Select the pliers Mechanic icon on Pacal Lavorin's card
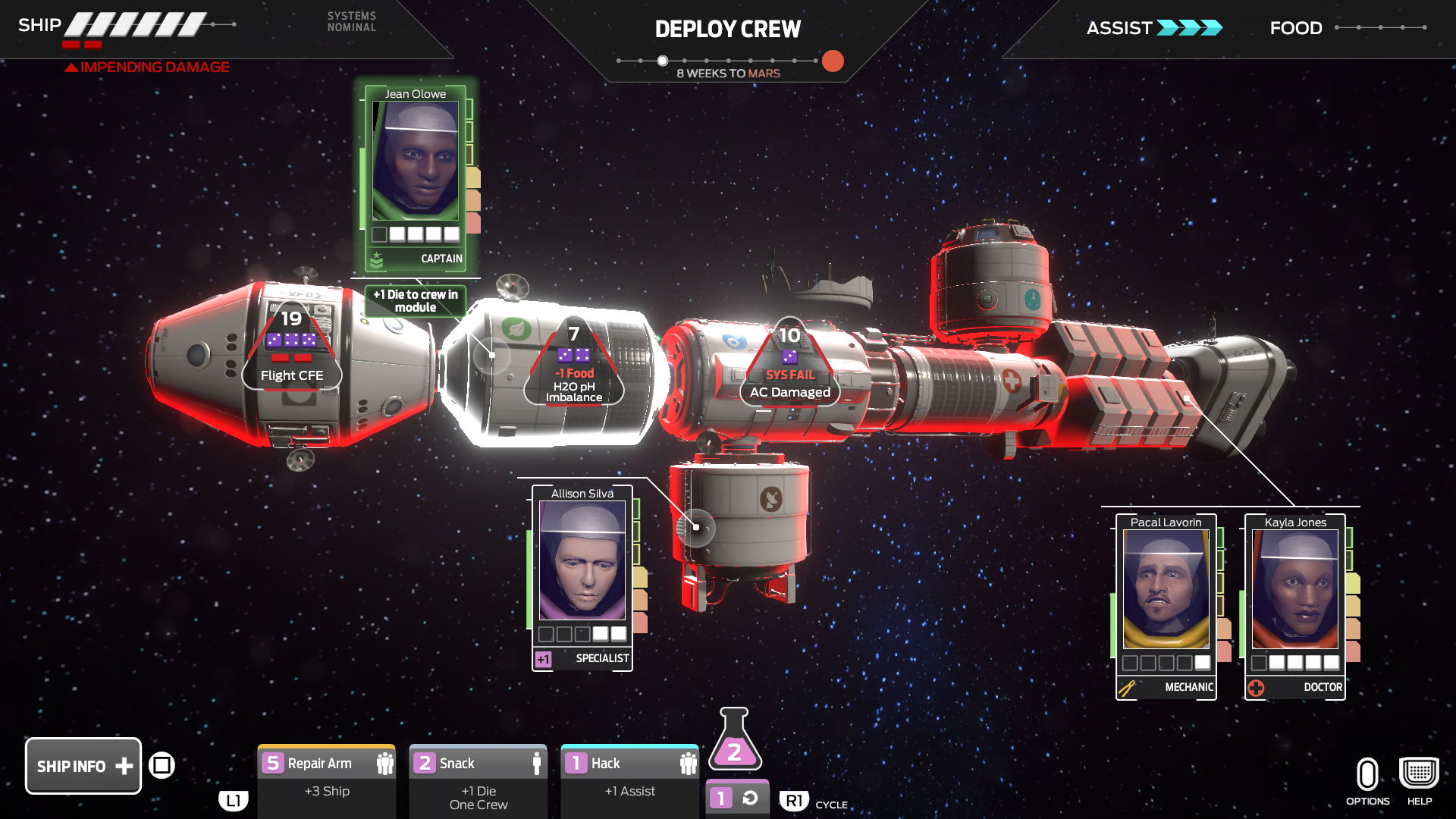Image resolution: width=1456 pixels, height=819 pixels. point(1127,687)
